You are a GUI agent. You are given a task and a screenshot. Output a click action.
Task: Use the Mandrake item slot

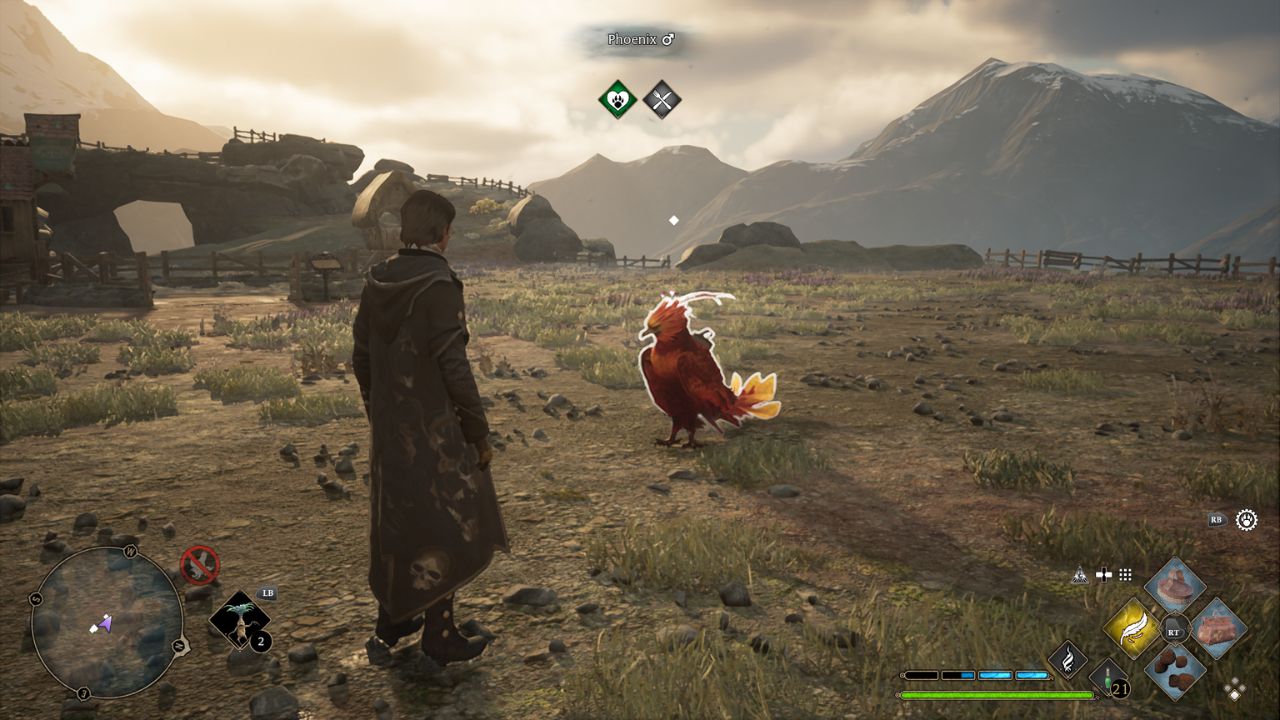[239, 620]
